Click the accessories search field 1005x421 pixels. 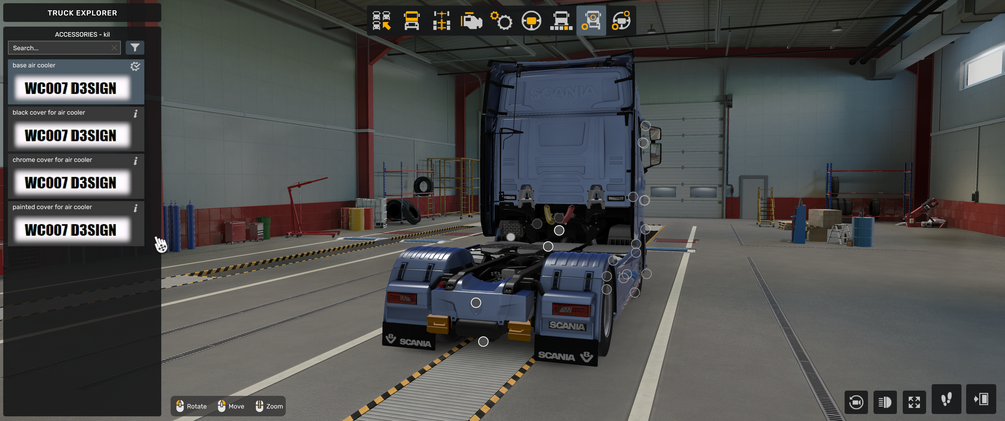(x=58, y=47)
